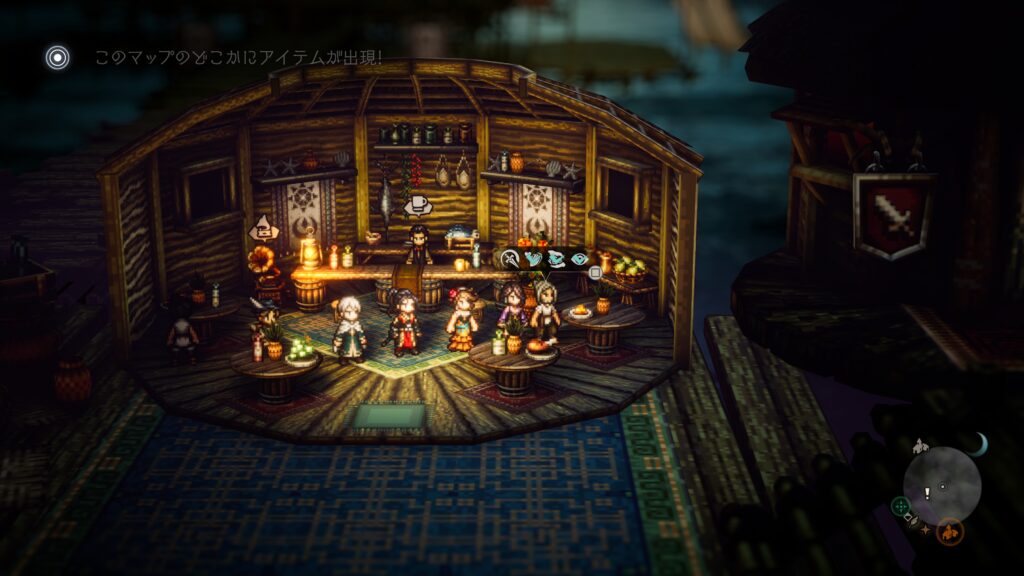Open the circular minimap
Screen dimensions: 1024x576
(x=942, y=484)
